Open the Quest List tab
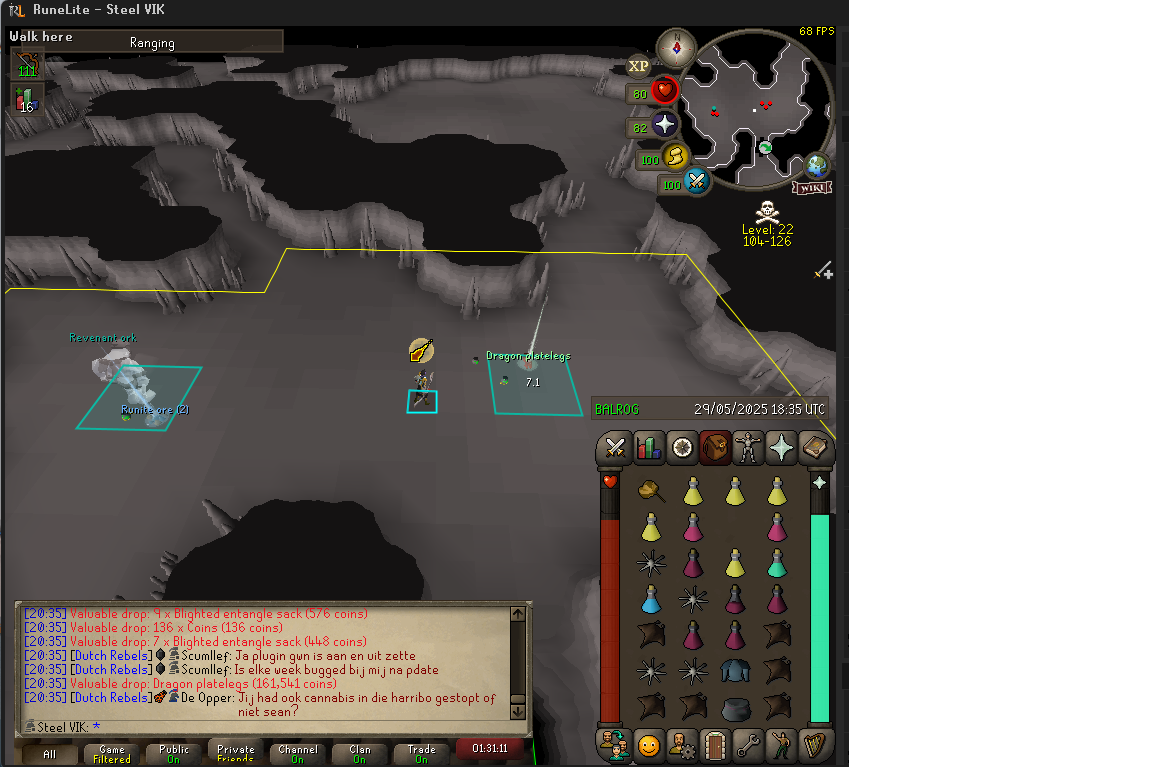The image size is (1152, 767). (682, 448)
